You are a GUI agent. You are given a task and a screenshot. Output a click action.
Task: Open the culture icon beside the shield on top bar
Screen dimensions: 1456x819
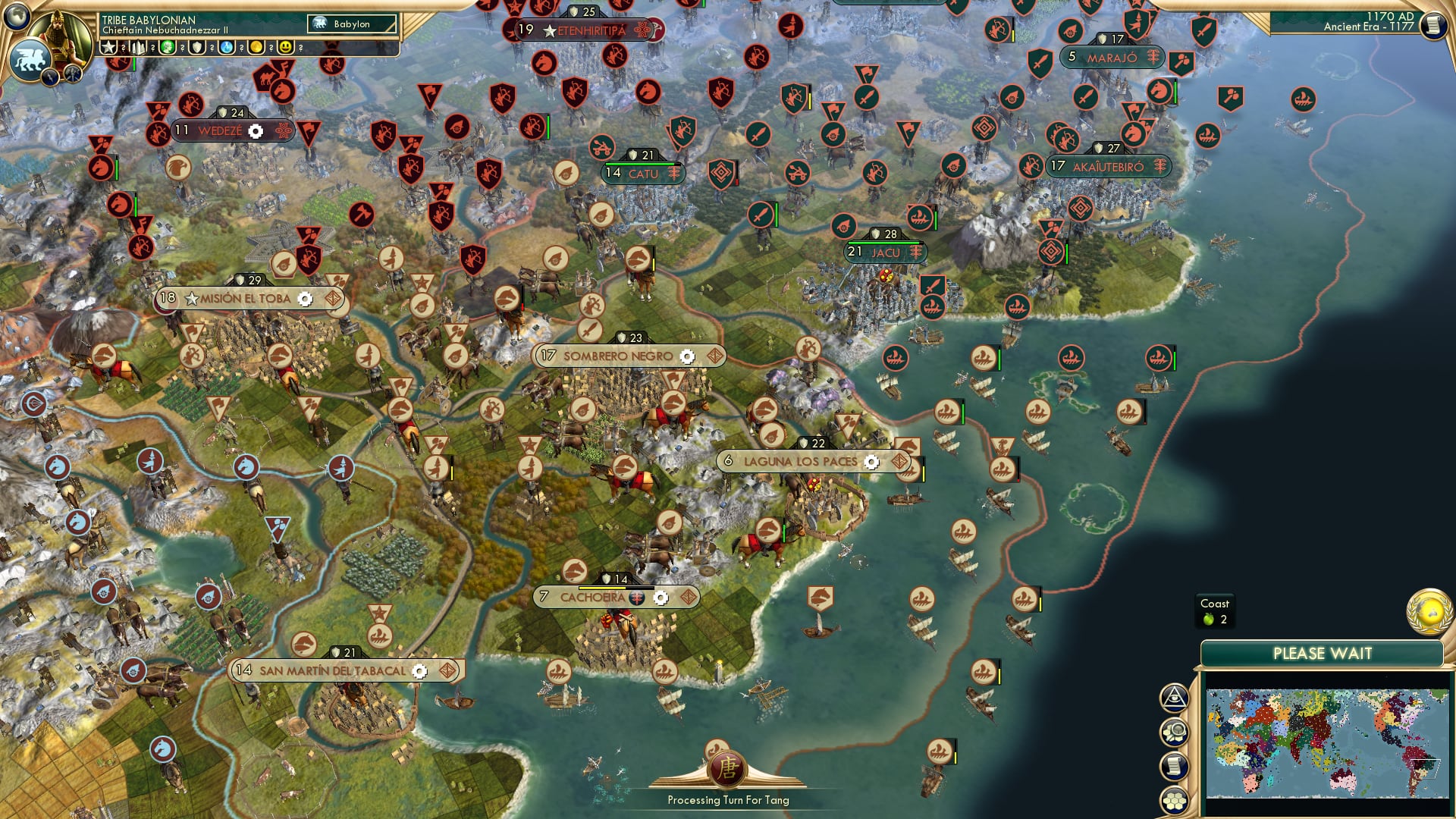(167, 47)
